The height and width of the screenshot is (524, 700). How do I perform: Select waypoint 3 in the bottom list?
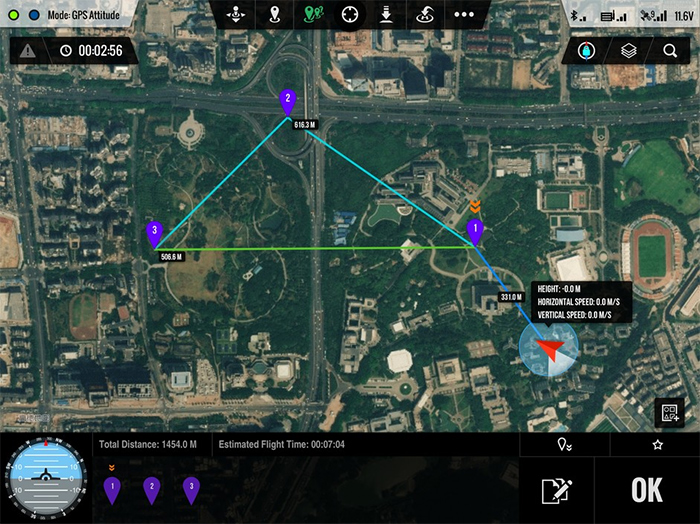coord(190,489)
